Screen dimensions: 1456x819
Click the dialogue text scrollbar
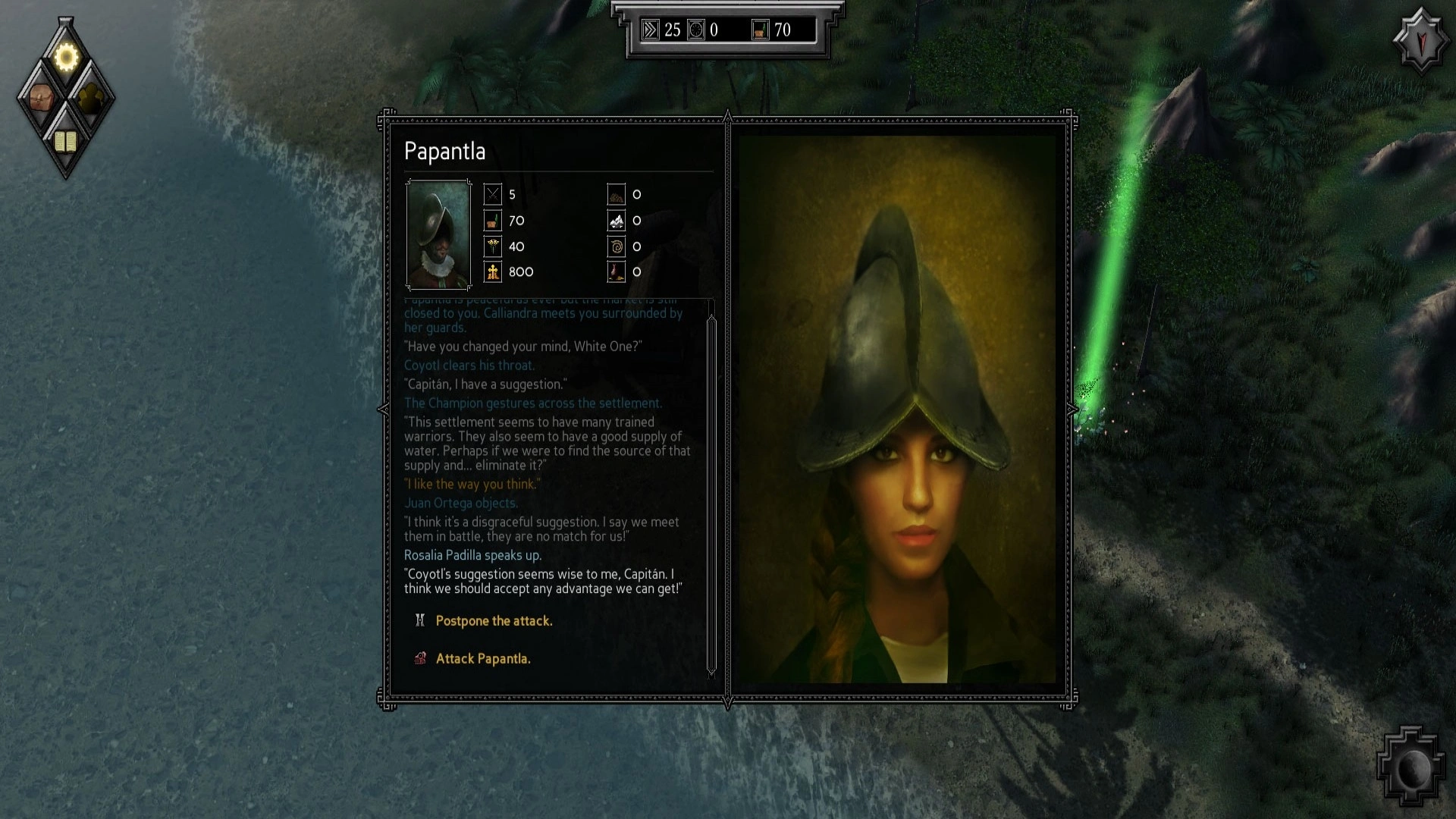click(x=711, y=485)
